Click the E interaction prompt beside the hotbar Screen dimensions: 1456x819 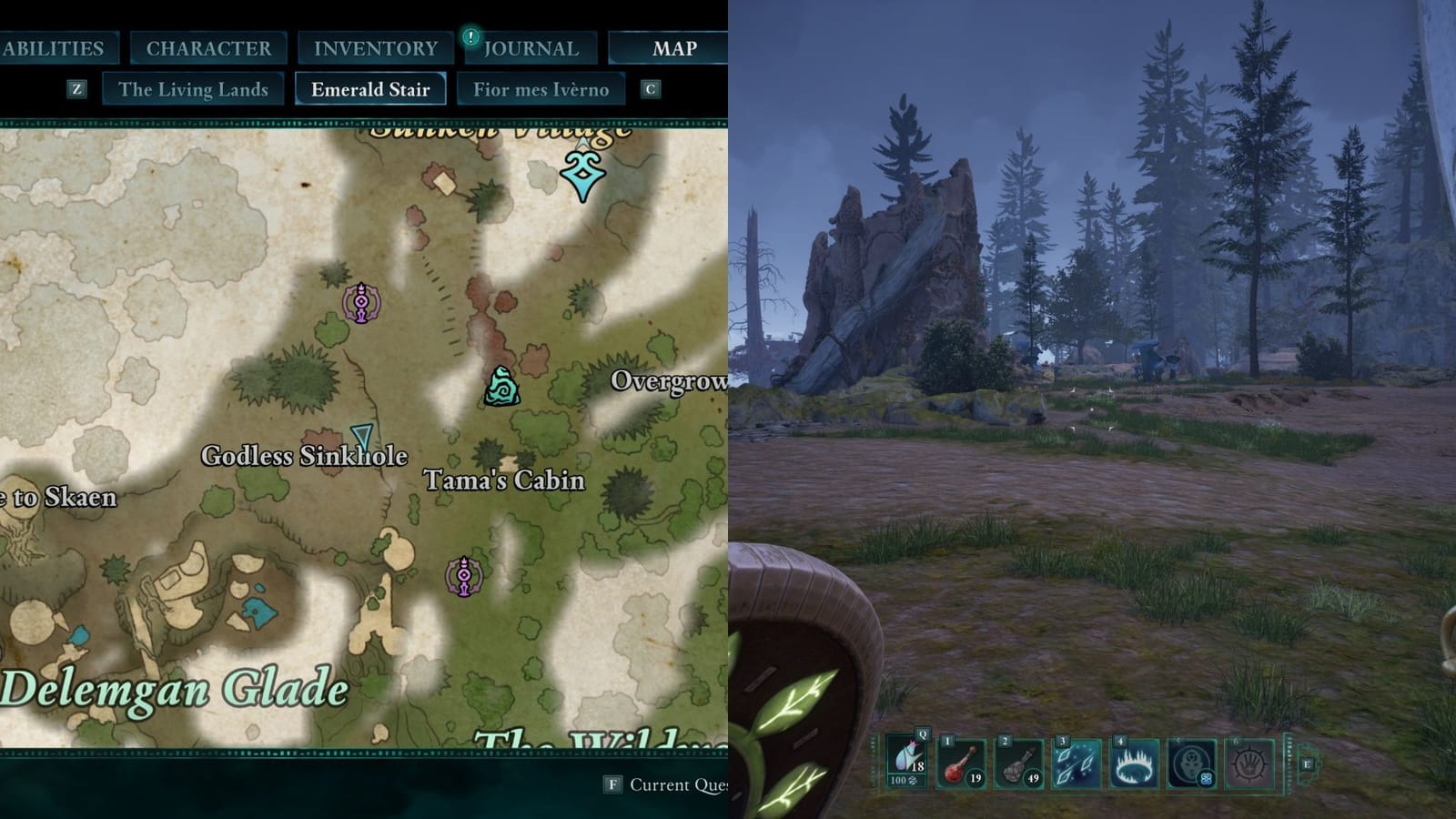(1307, 764)
